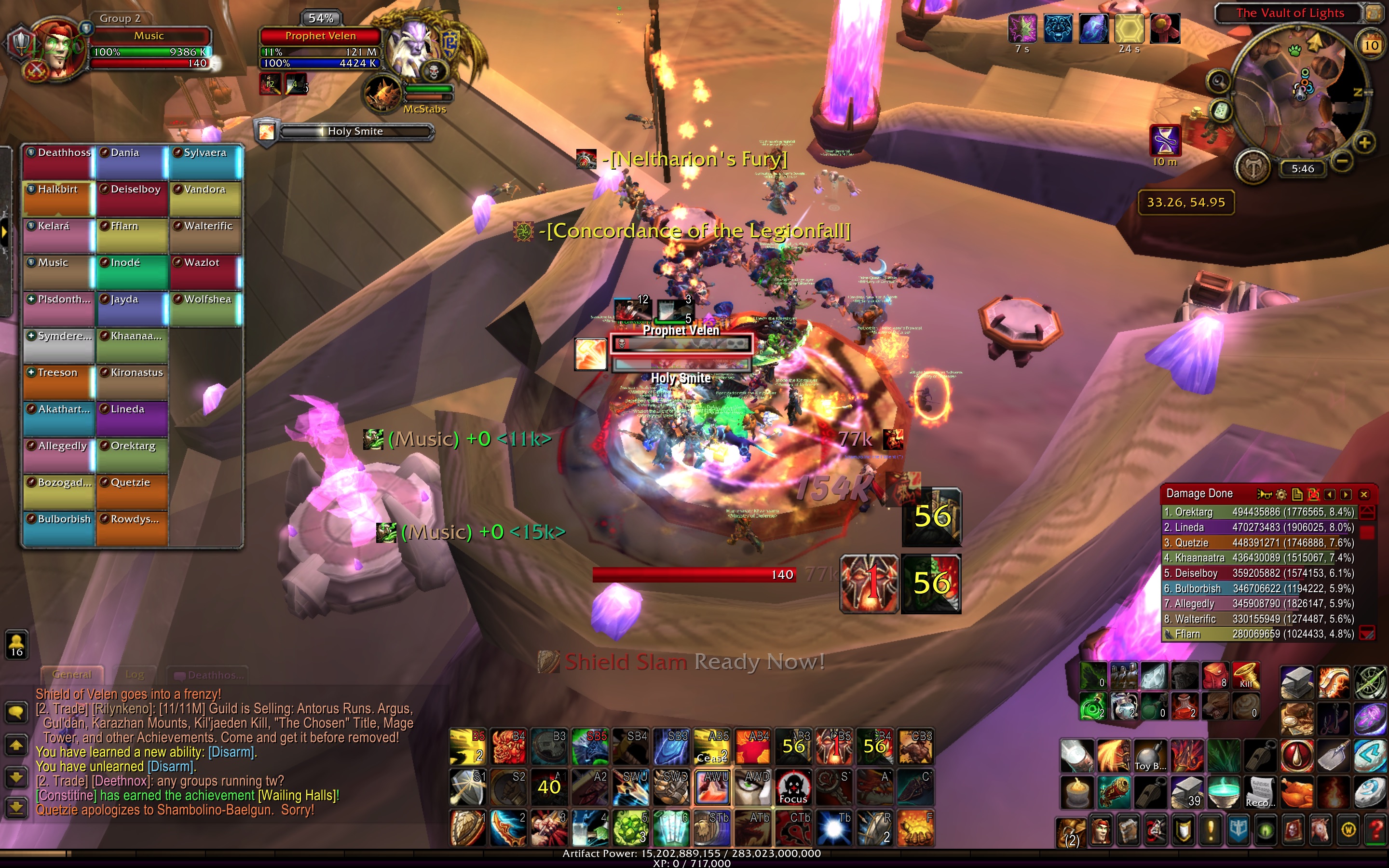Open the calendar button showing 10
This screenshot has height=868, width=1389.
click(1371, 45)
